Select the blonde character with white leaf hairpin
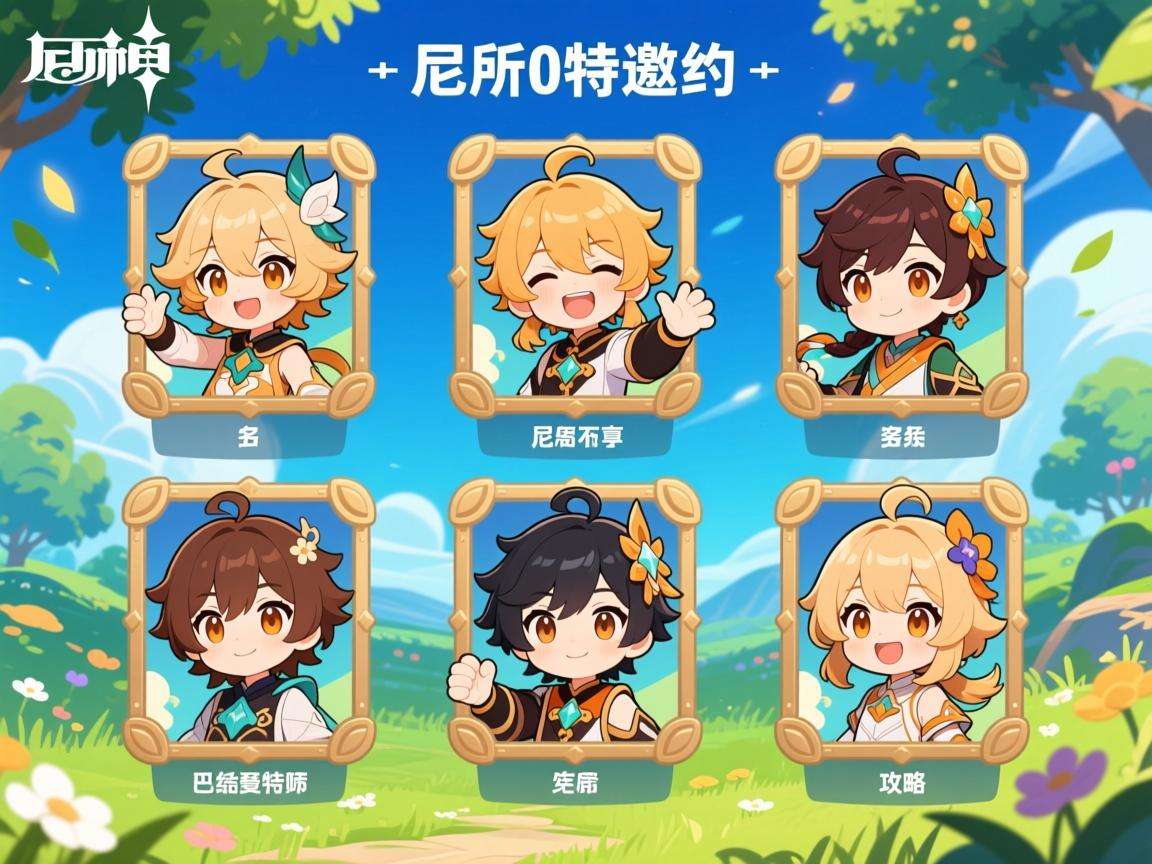 [248, 275]
